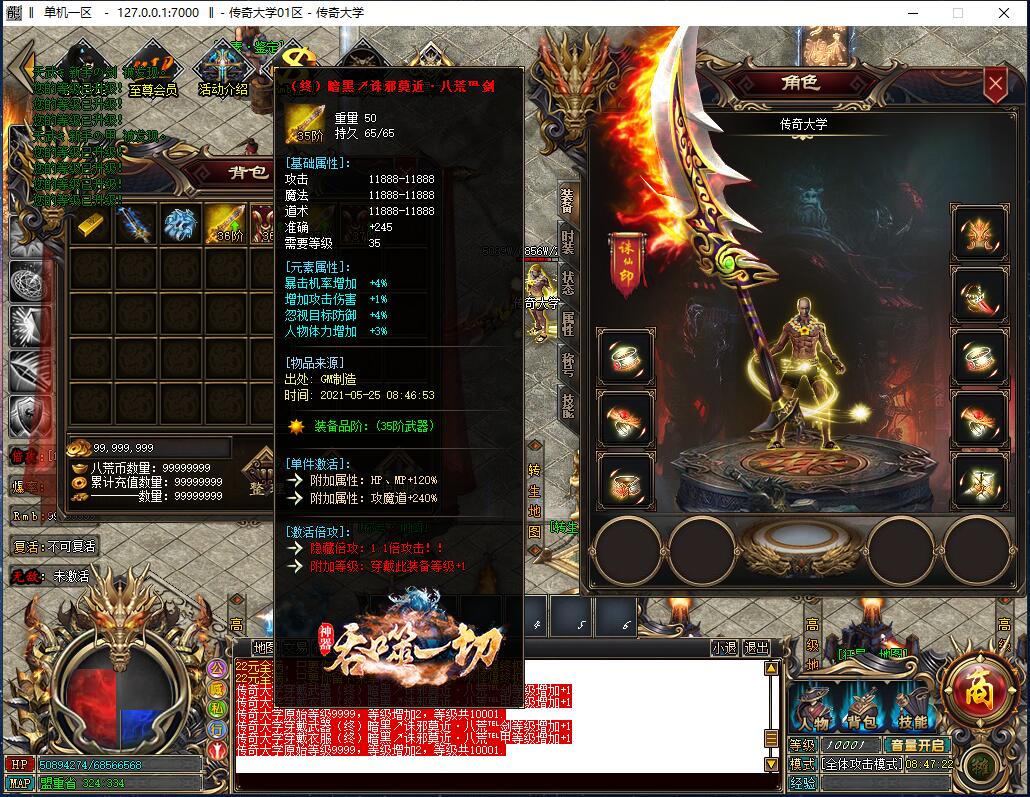Open the 状态 status tab
Screen dimensions: 1030x797
pos(567,282)
